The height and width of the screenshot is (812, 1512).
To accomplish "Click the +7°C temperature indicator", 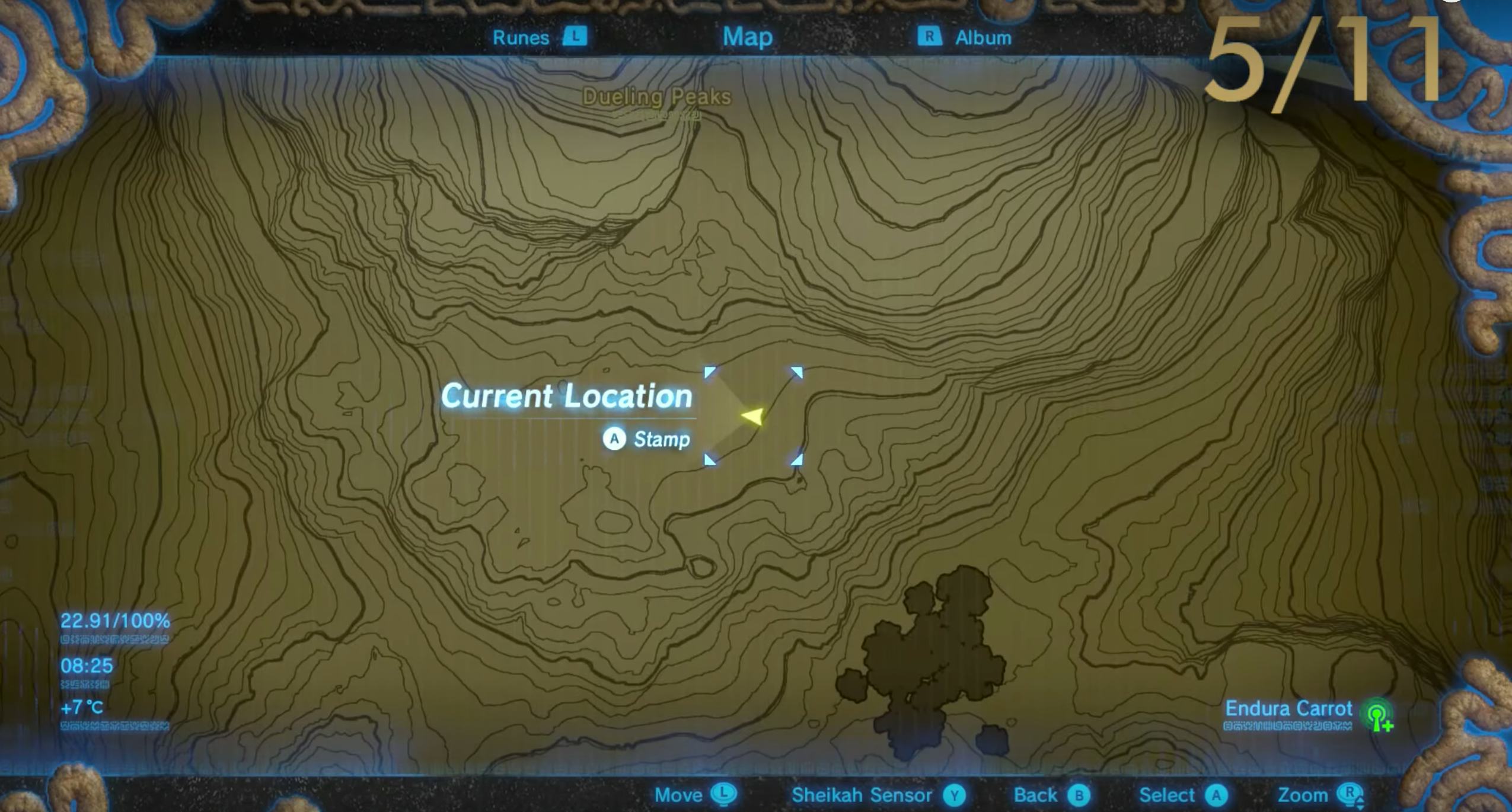I will coord(81,708).
